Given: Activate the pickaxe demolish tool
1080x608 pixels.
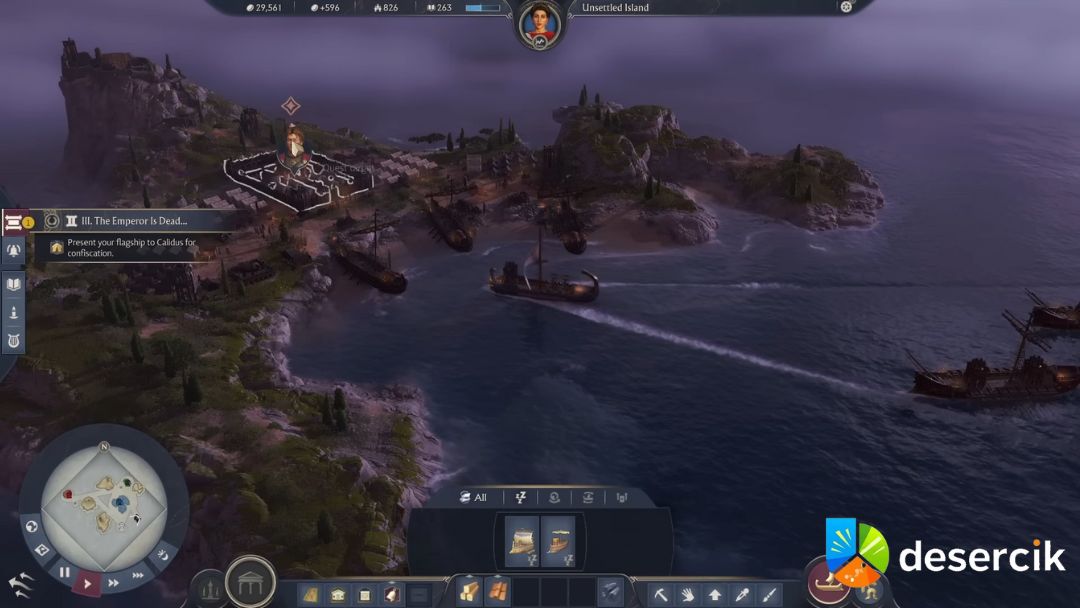Looking at the screenshot, I should point(661,594).
